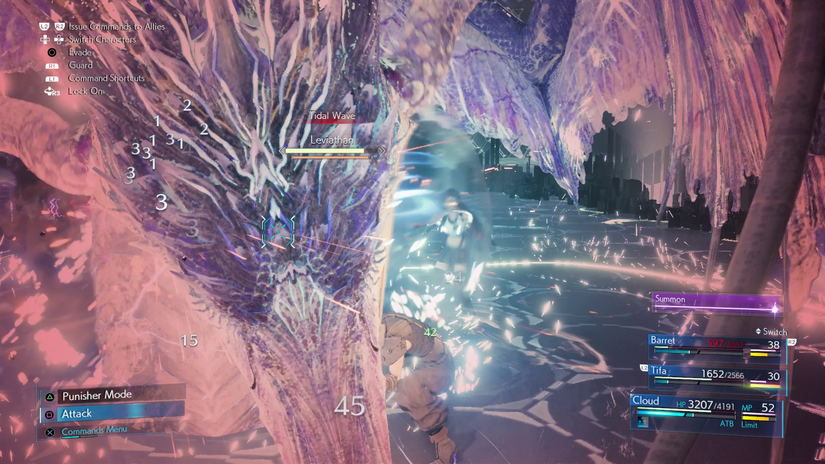
Task: Activate the Summon gauge bar
Action: pyautogui.click(x=715, y=304)
